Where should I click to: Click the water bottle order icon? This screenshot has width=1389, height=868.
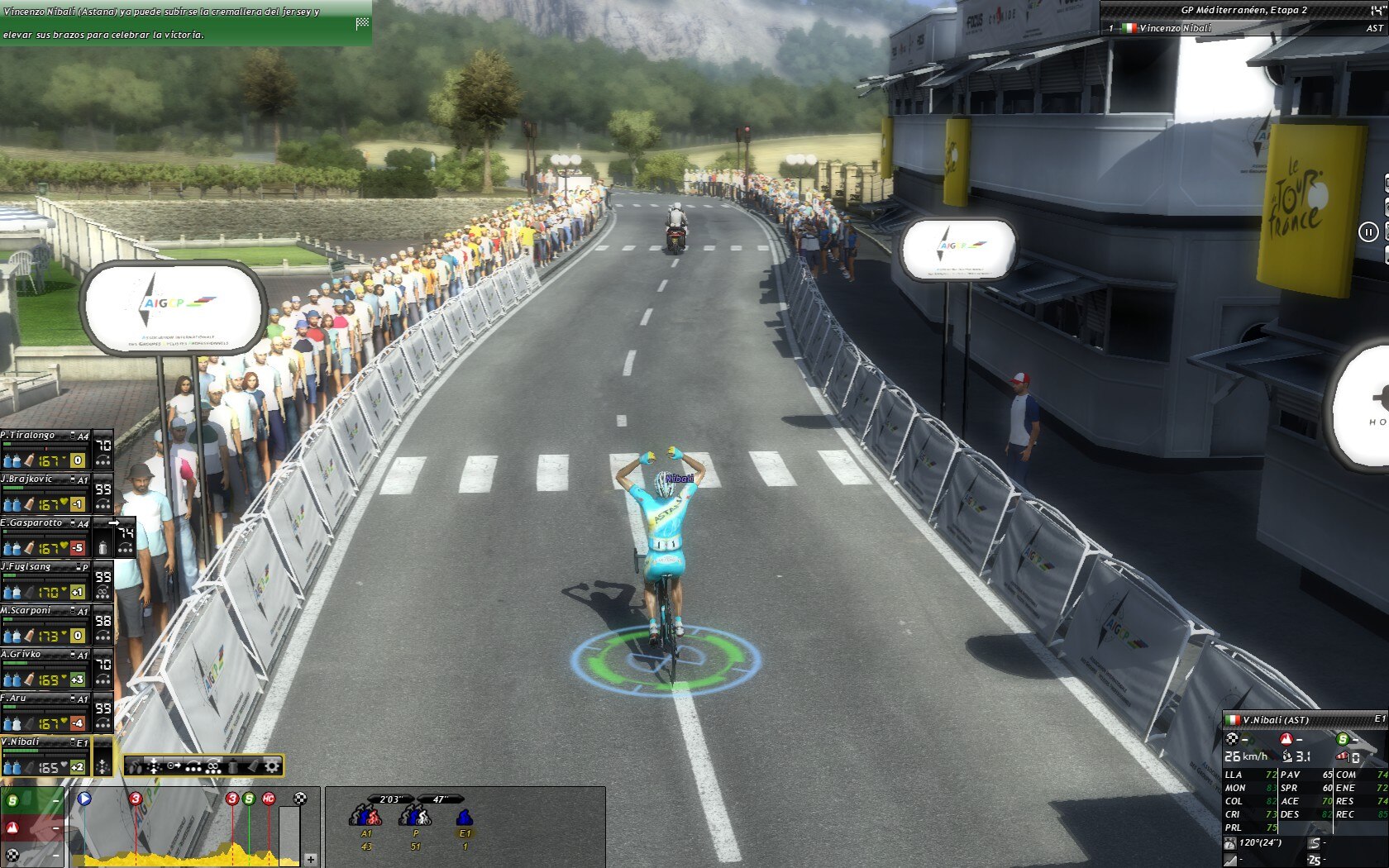pyautogui.click(x=233, y=765)
